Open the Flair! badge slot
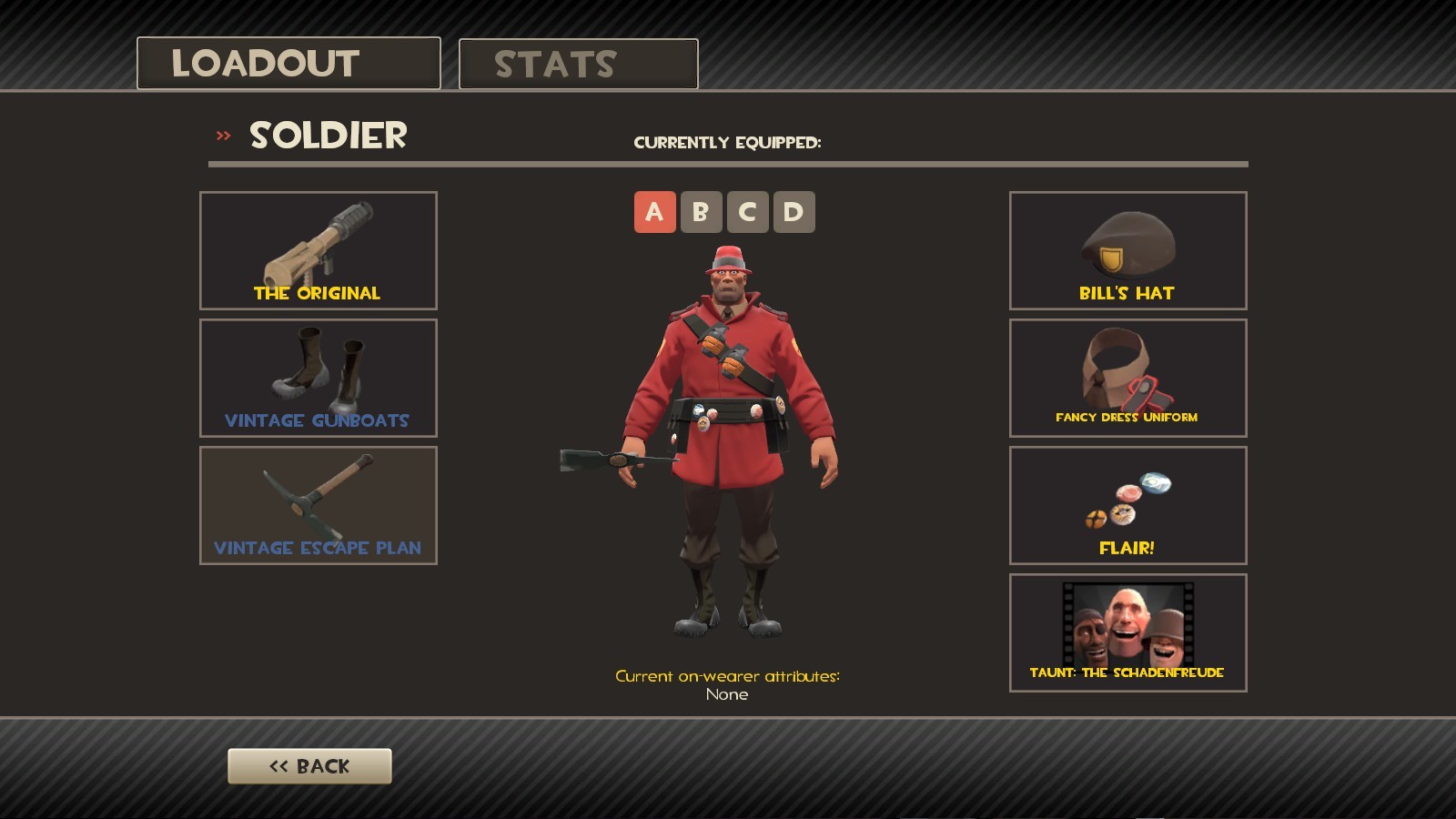Image resolution: width=1456 pixels, height=819 pixels. click(x=1127, y=505)
